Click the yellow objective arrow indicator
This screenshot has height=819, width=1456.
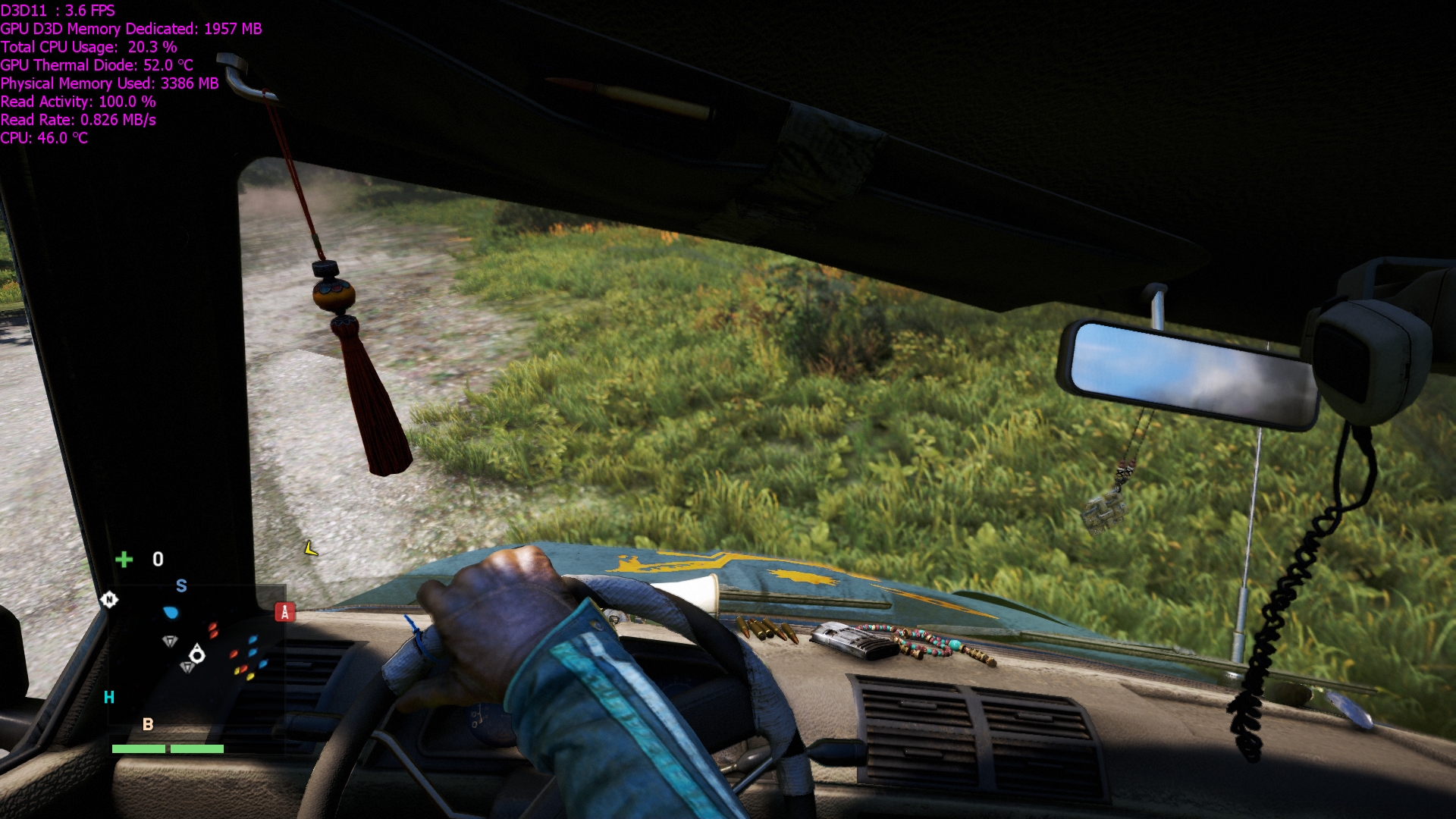(x=310, y=548)
